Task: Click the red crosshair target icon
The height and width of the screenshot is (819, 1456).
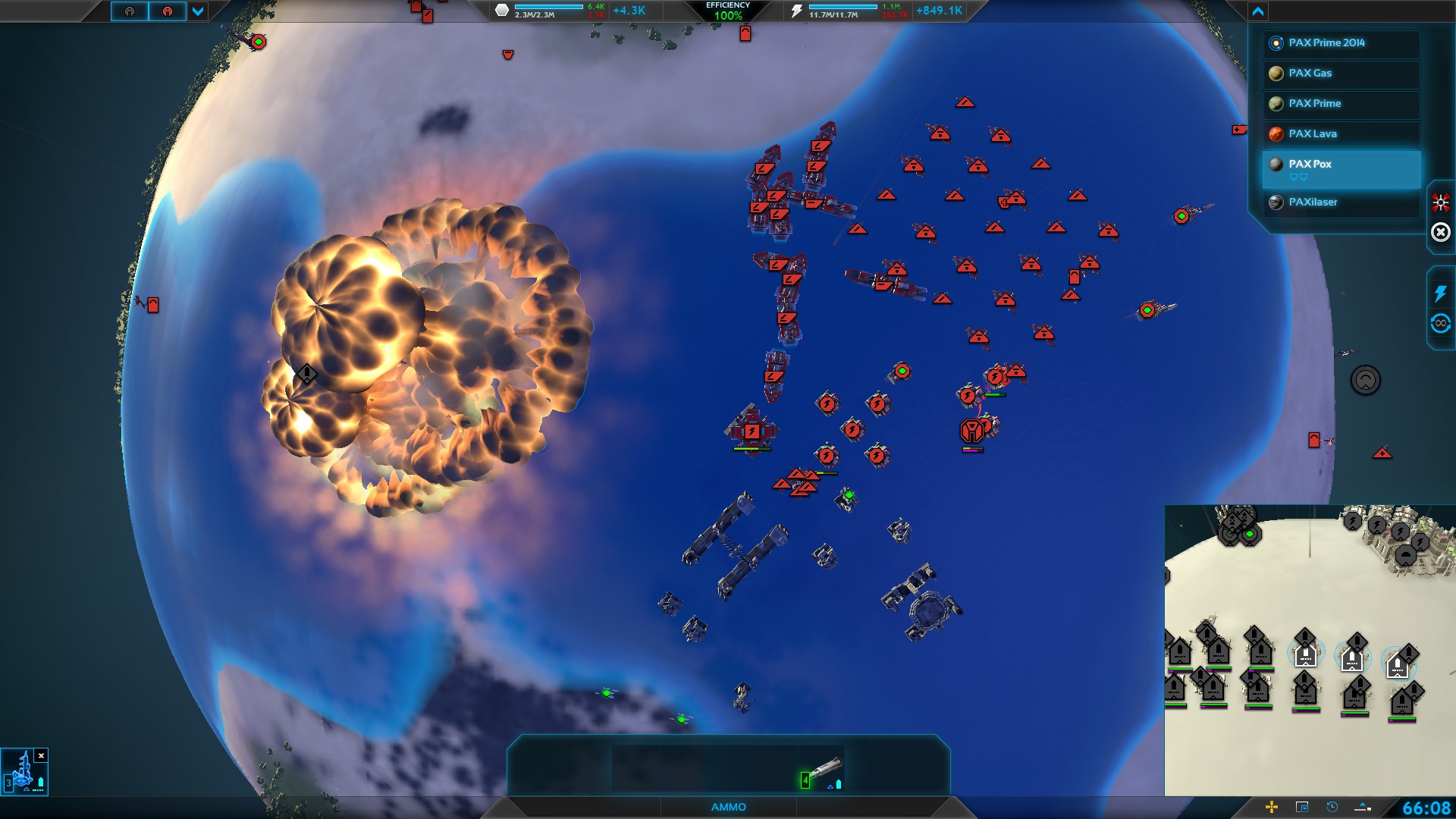Action: pyautogui.click(x=1440, y=202)
